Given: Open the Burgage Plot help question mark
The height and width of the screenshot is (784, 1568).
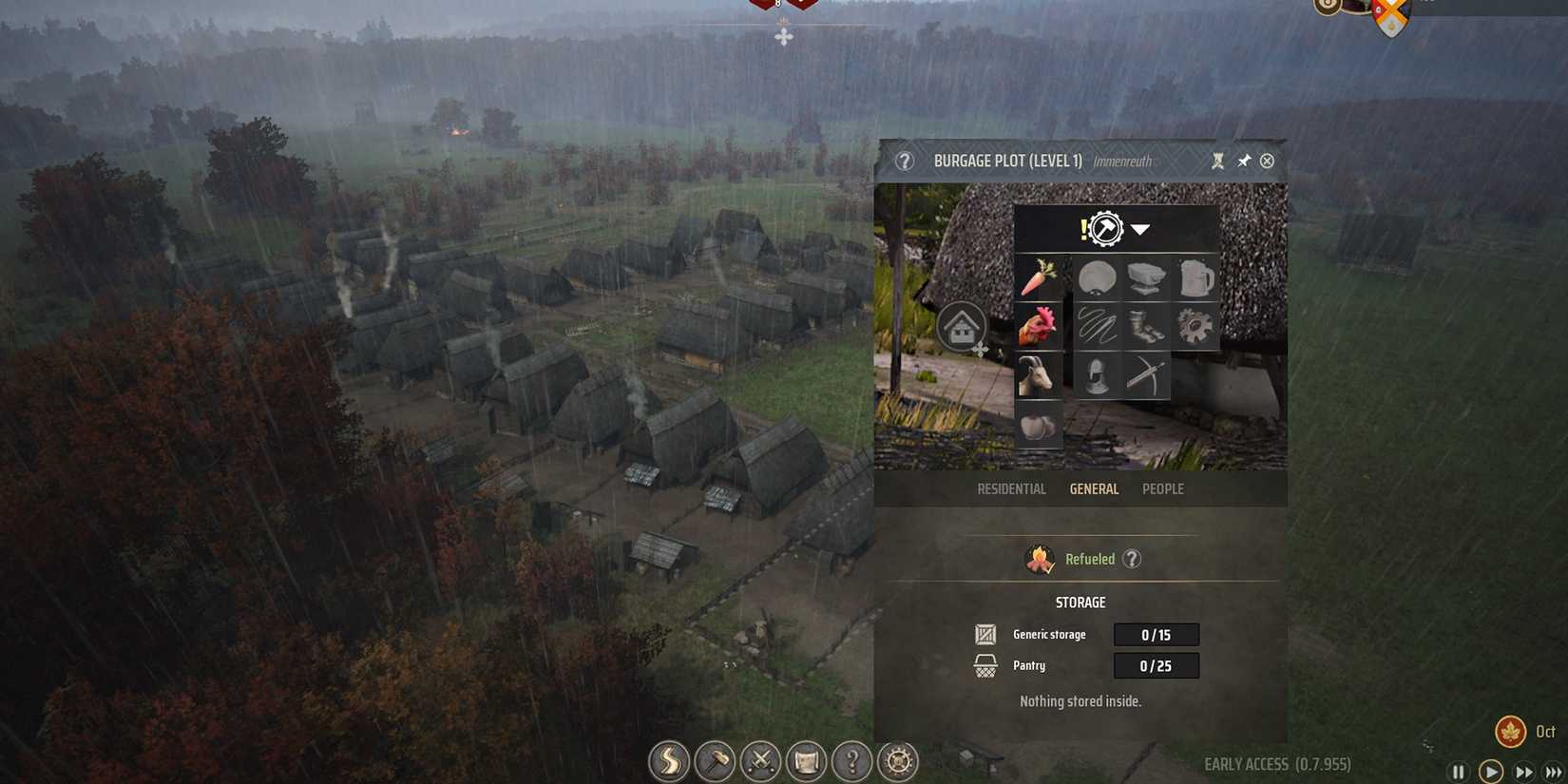Looking at the screenshot, I should coord(904,162).
